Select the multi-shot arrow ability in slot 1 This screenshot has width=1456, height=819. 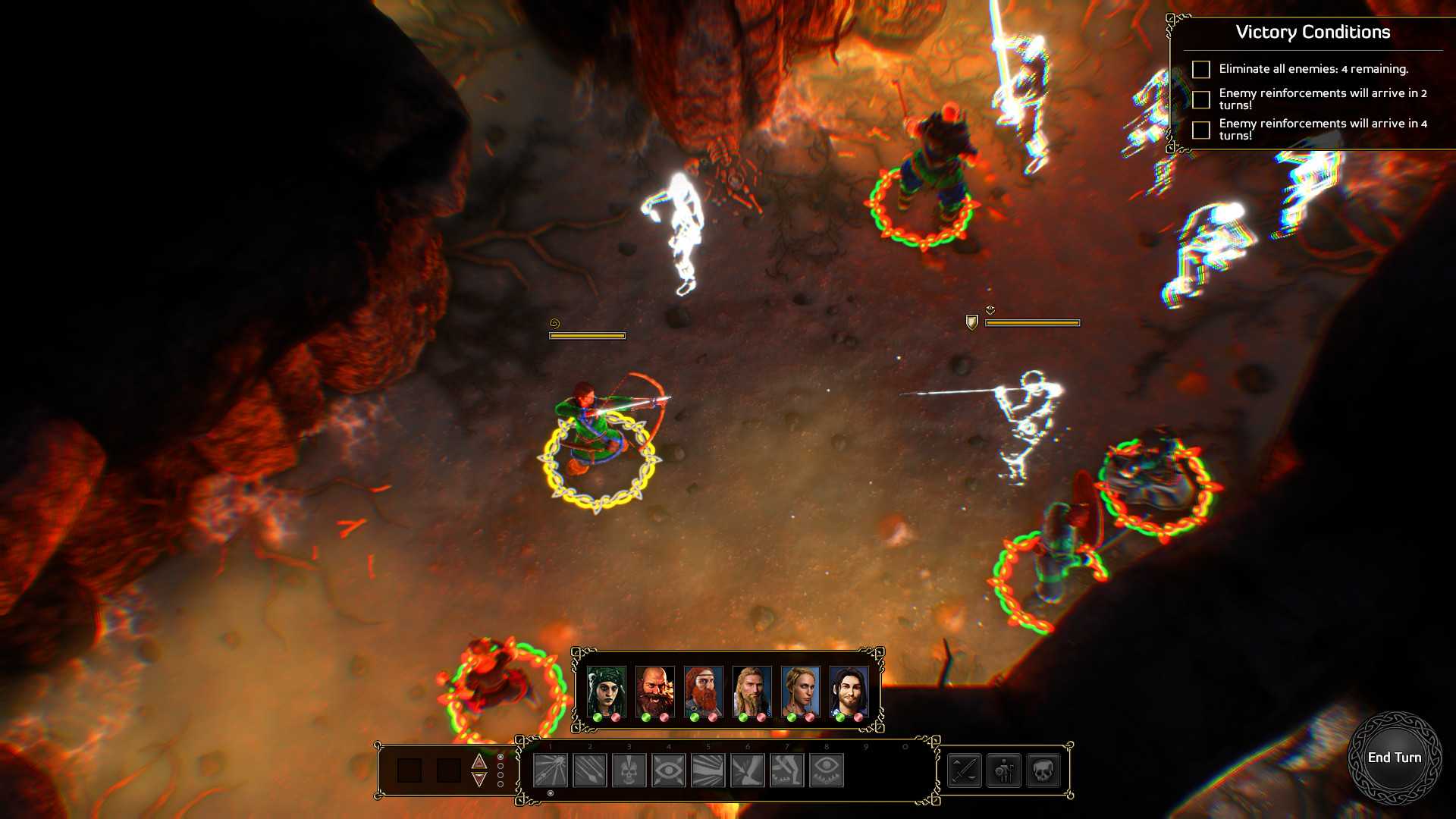coord(549,770)
